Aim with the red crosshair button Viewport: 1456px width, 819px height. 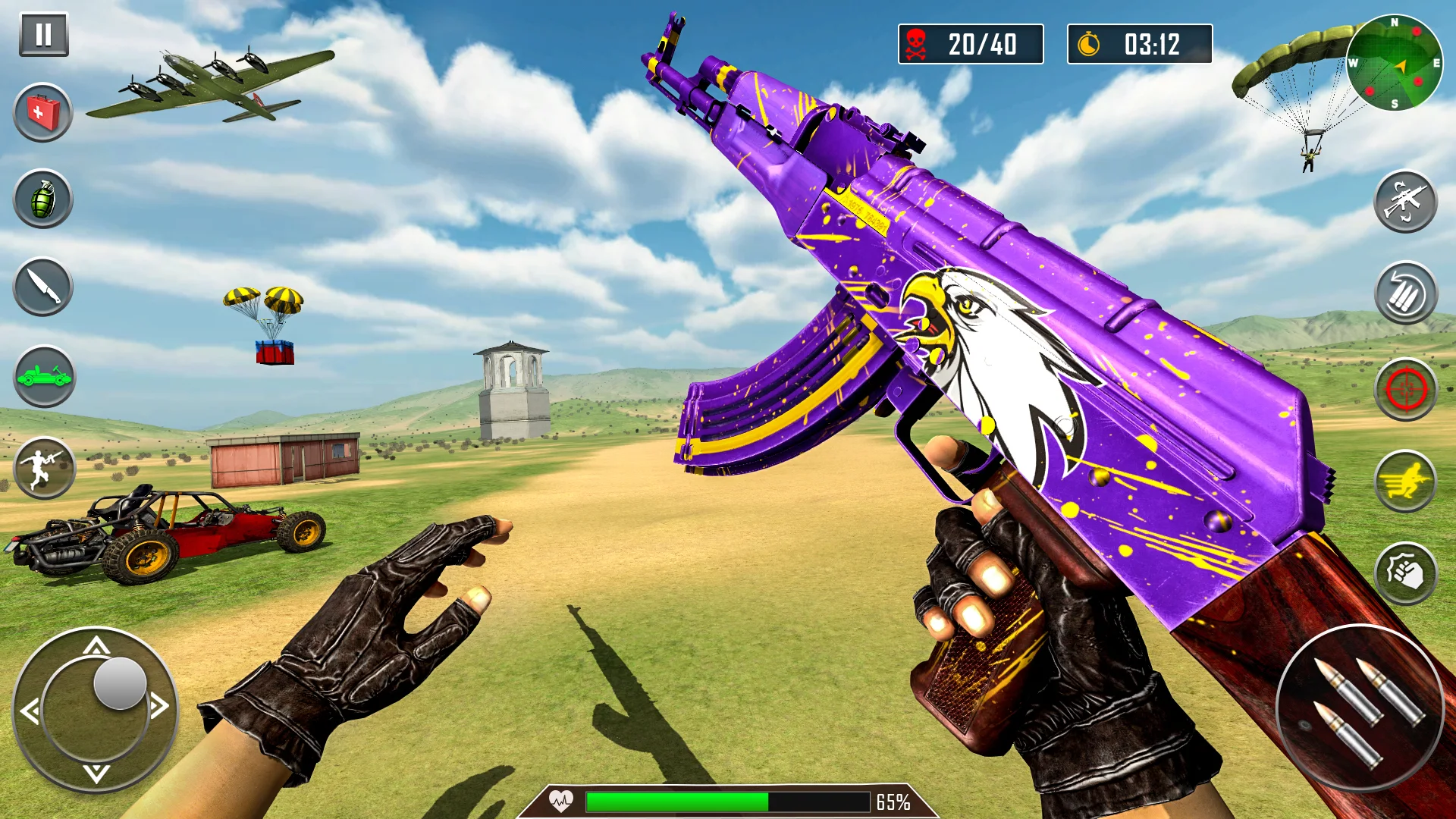1405,390
